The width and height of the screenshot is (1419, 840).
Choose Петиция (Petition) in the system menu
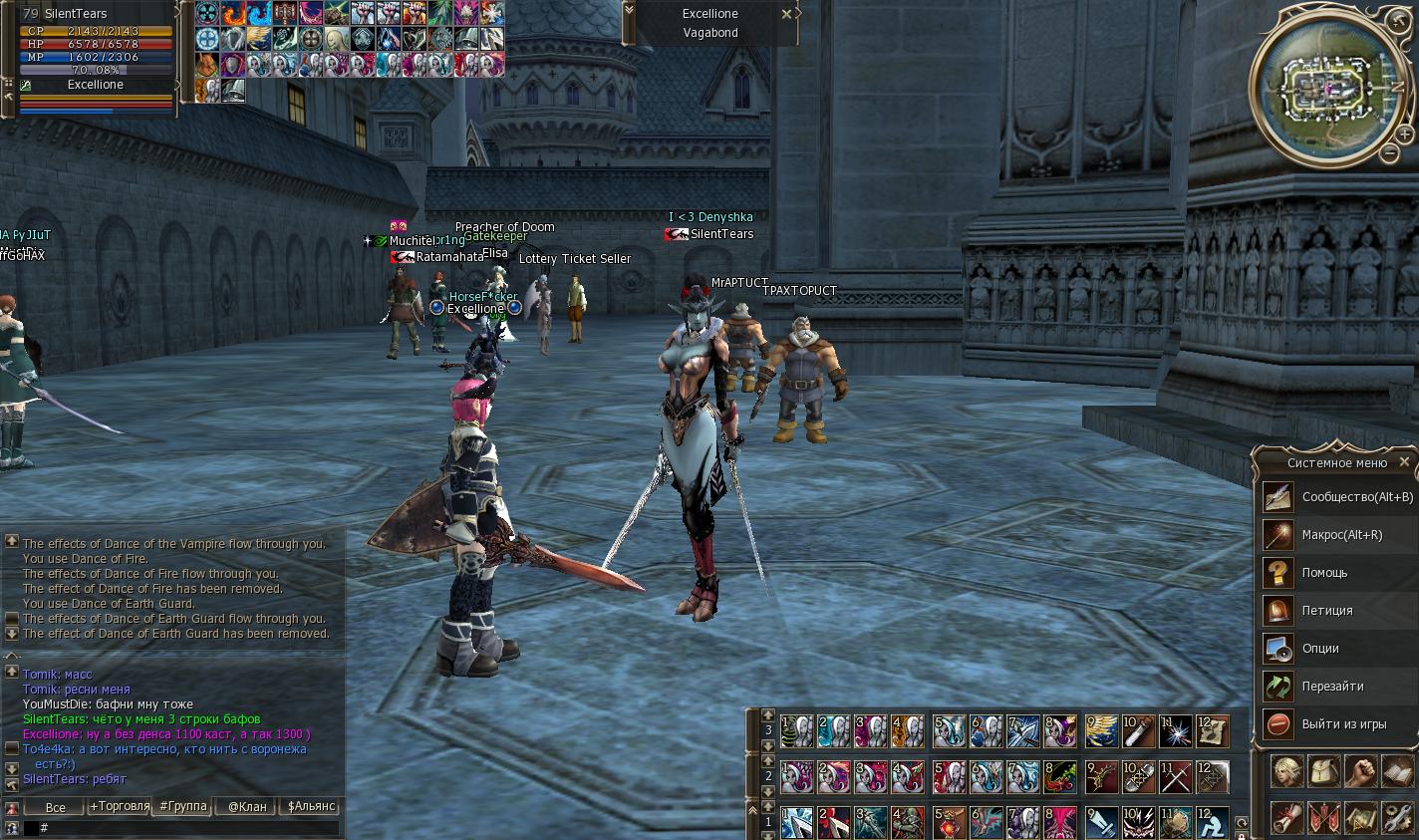(1326, 611)
